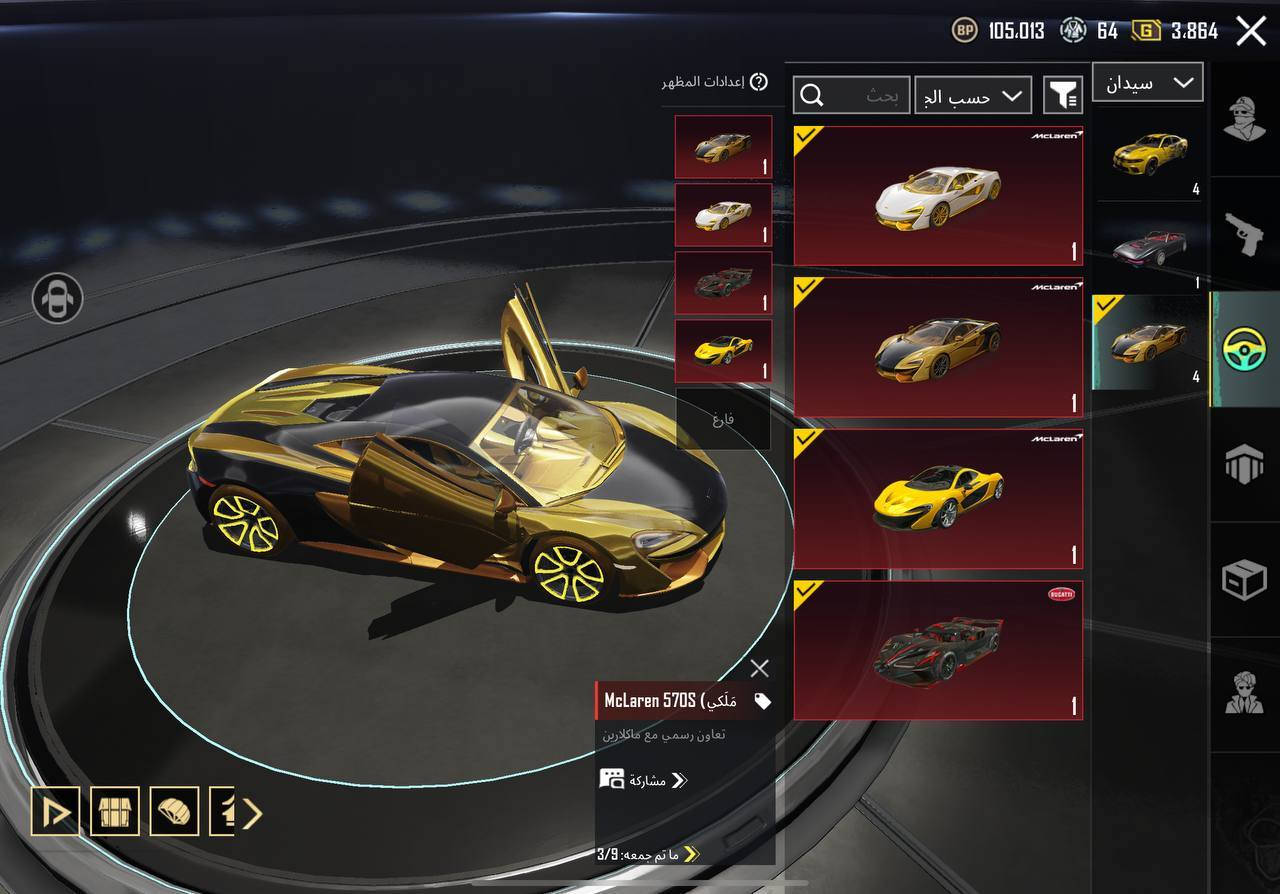Expand the bottom icon row arrow
Screen dimensions: 1280x894
tap(252, 813)
